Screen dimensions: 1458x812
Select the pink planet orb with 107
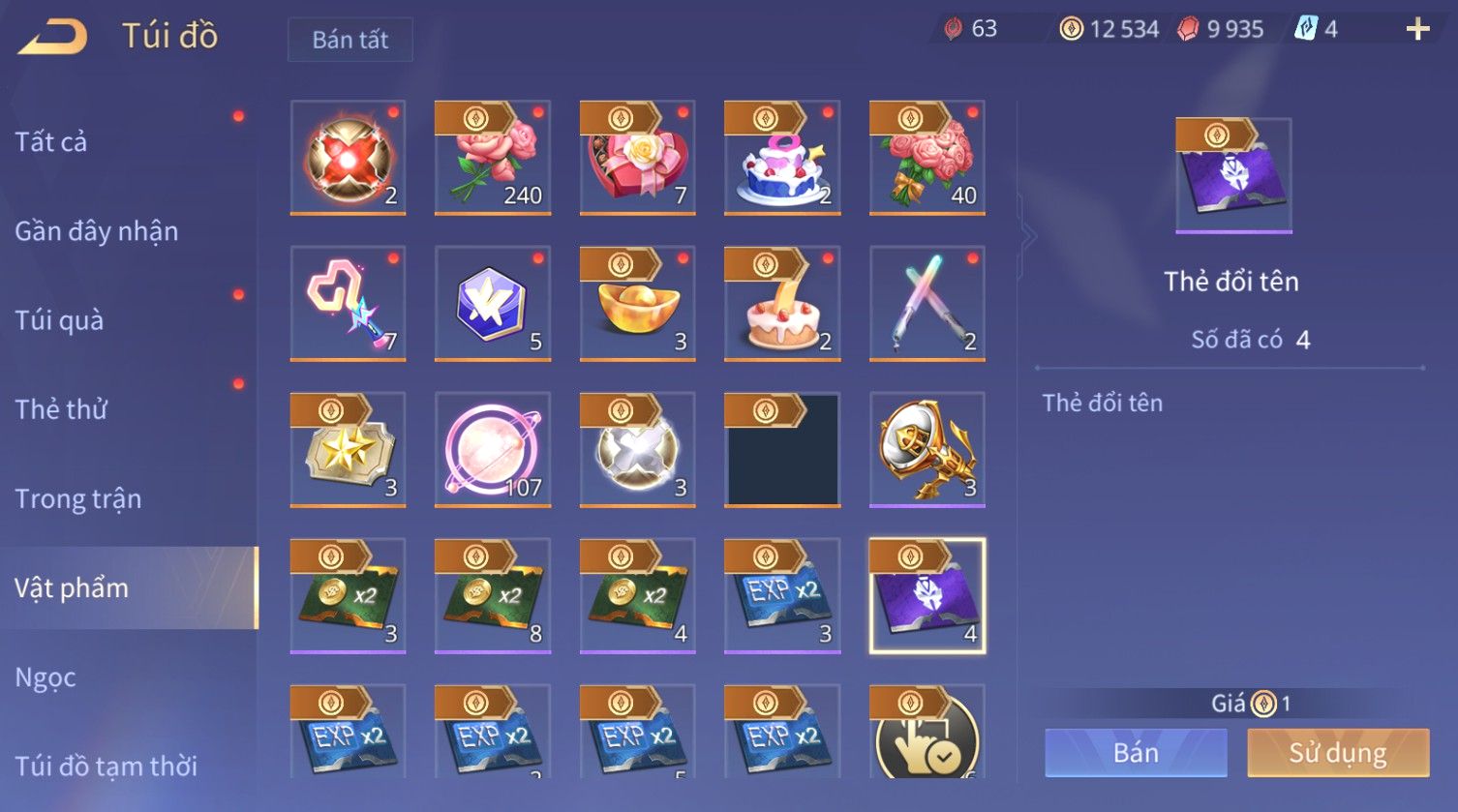click(493, 450)
